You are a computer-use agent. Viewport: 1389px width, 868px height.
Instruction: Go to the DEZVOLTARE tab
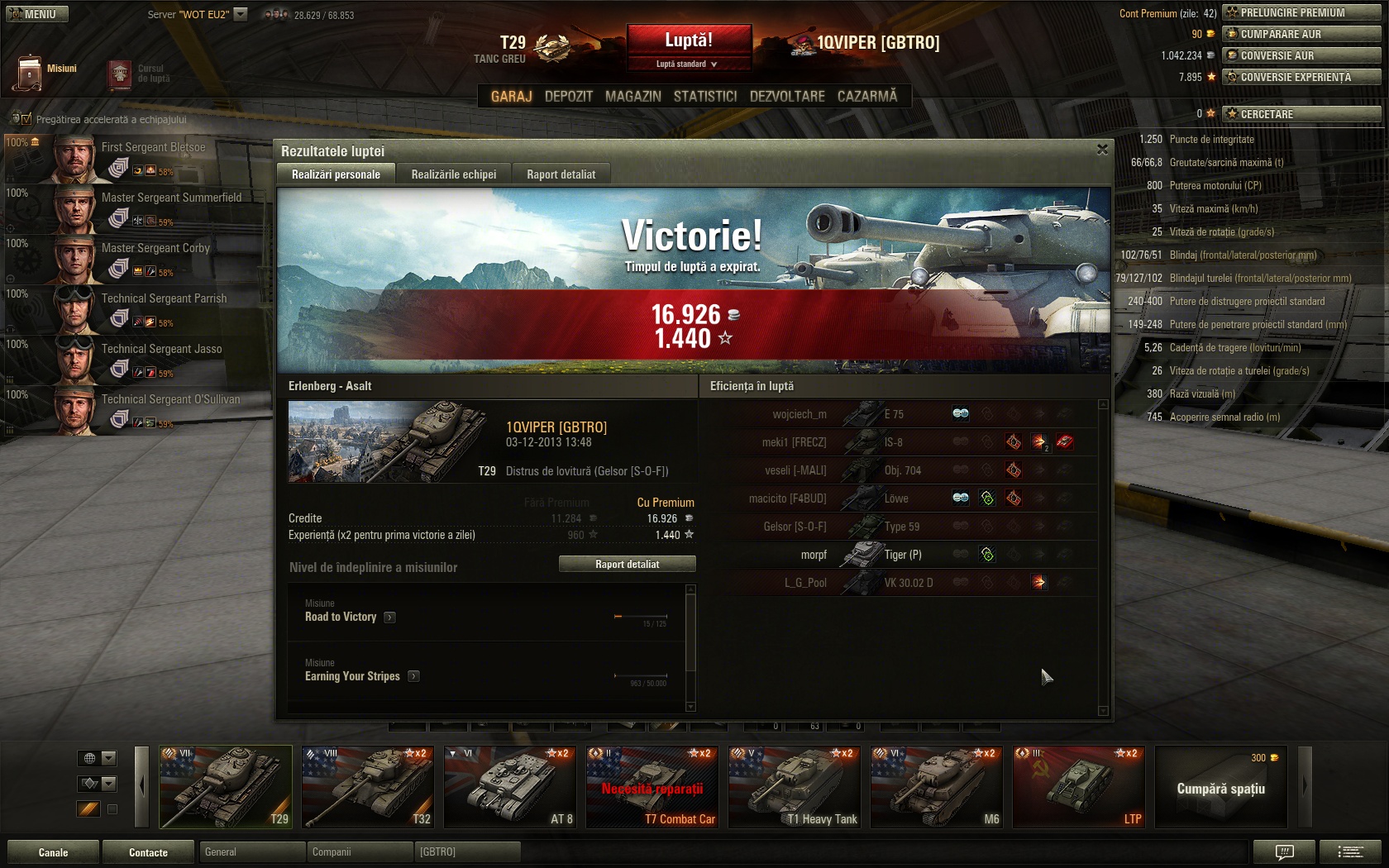click(786, 96)
